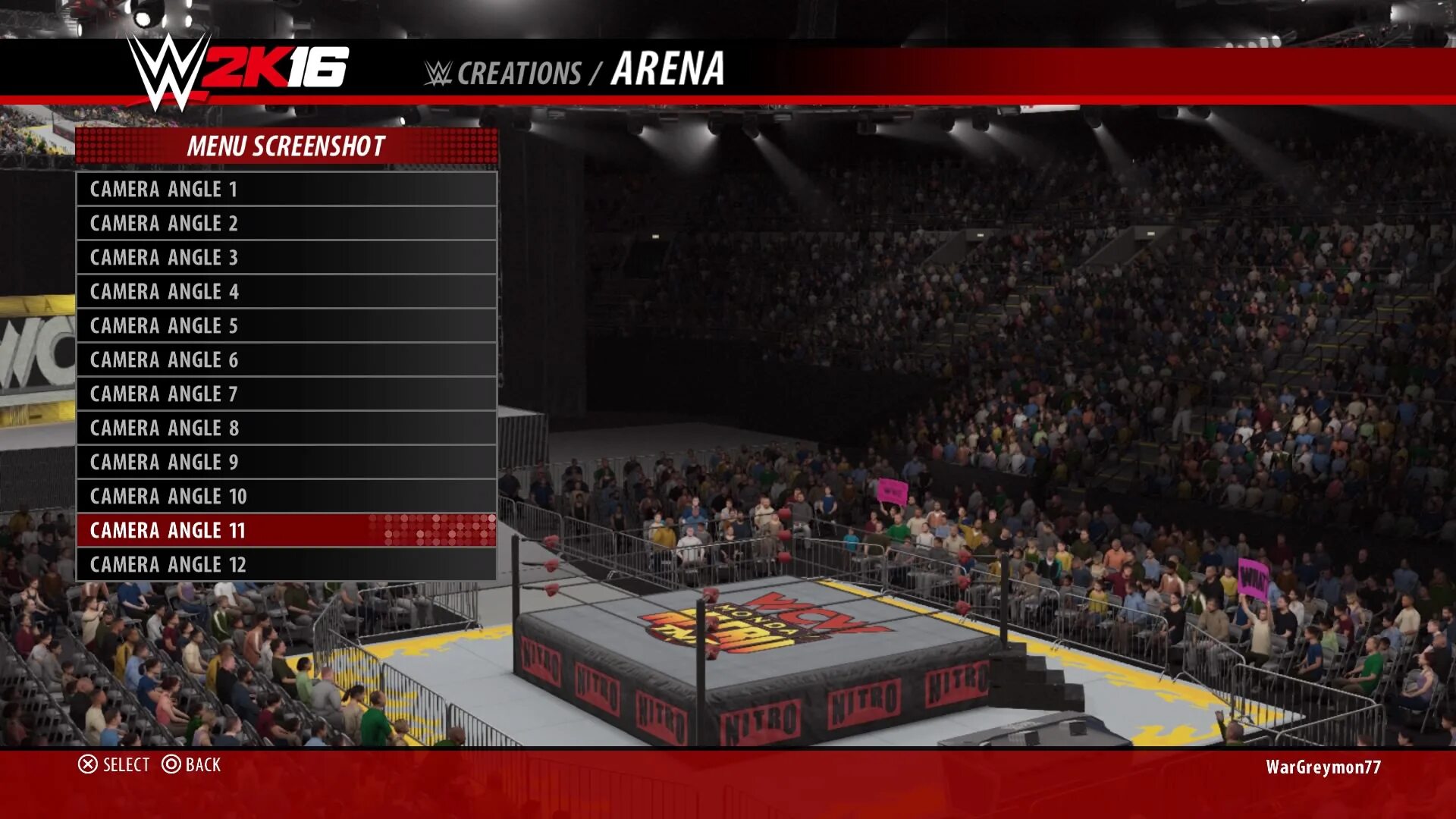Pick the Camera Angle 3 option
Screen dimensions: 1456x819
[x=286, y=257]
